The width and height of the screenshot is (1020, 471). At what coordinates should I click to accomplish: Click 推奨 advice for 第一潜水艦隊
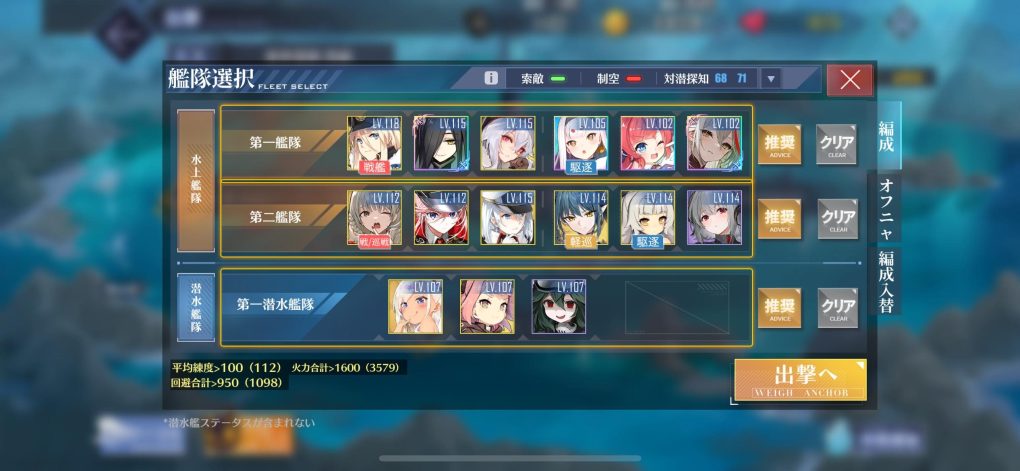tap(779, 307)
